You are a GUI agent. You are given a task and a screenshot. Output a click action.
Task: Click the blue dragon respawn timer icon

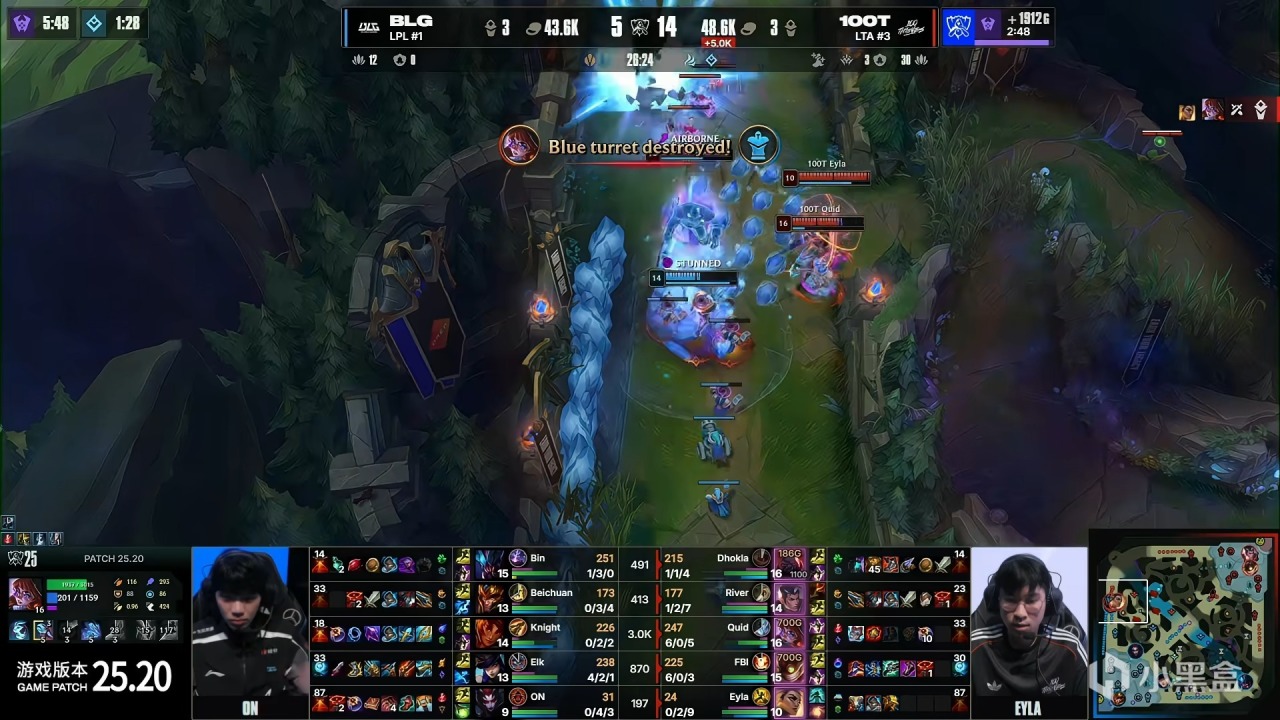click(93, 22)
